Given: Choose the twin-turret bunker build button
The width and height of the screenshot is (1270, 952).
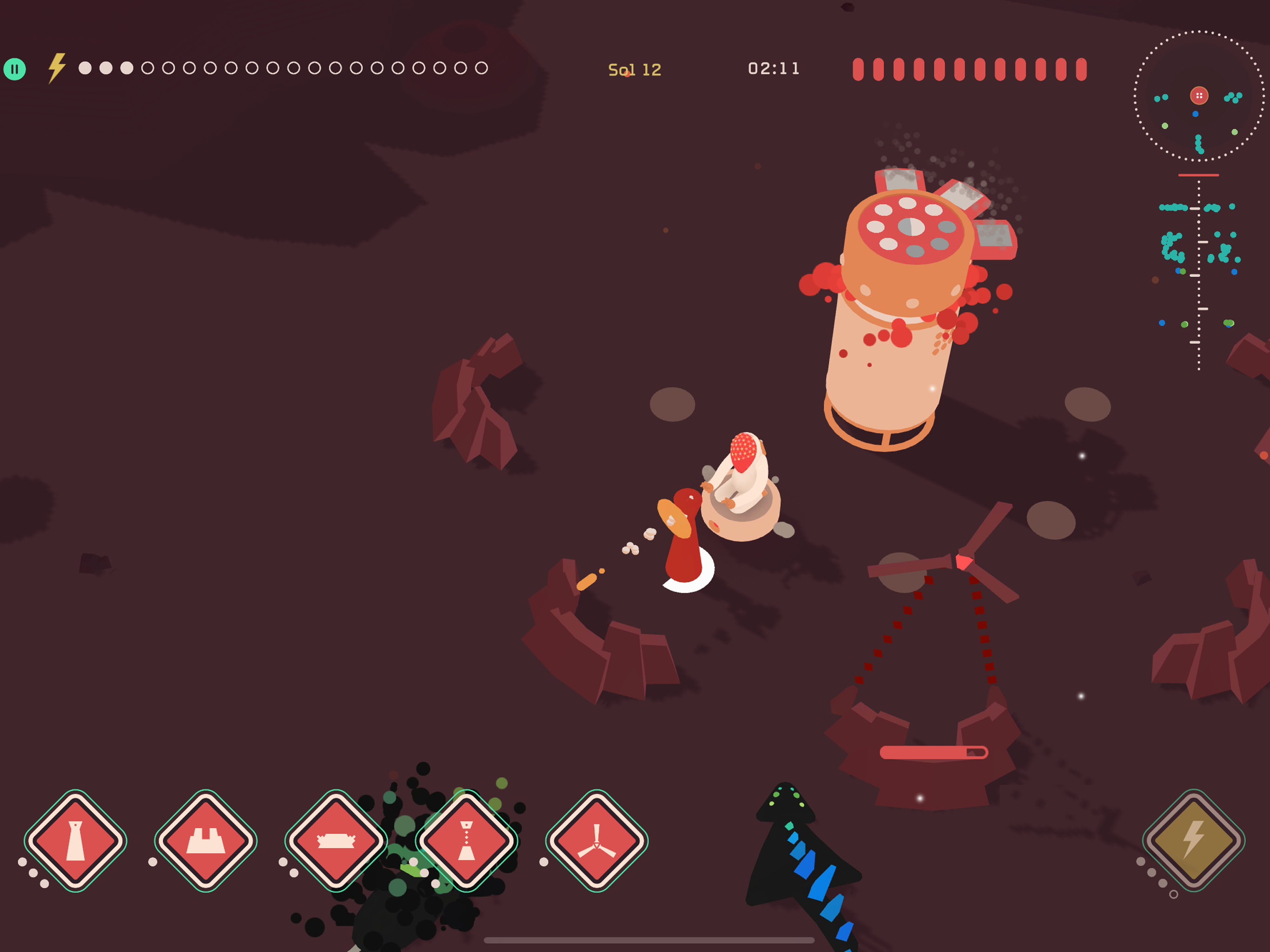Looking at the screenshot, I should (x=205, y=840).
